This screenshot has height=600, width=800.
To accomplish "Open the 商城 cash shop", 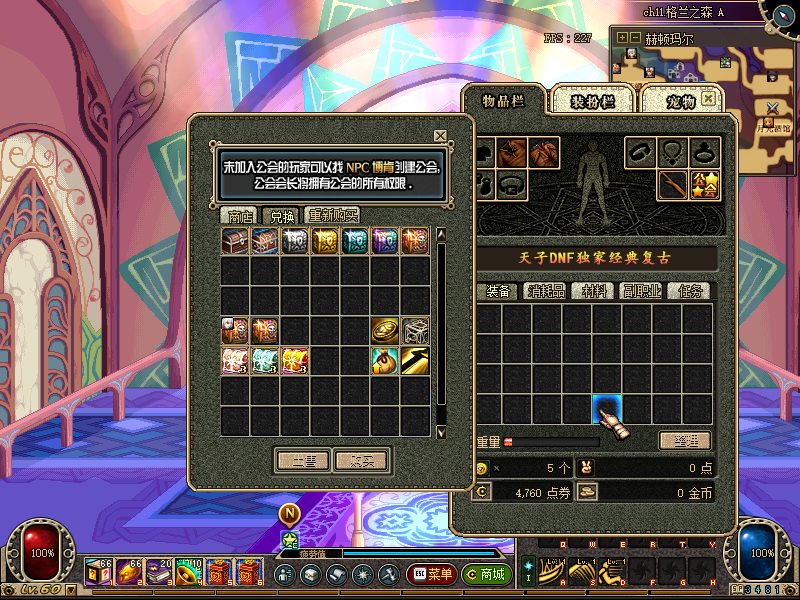I will tap(487, 575).
